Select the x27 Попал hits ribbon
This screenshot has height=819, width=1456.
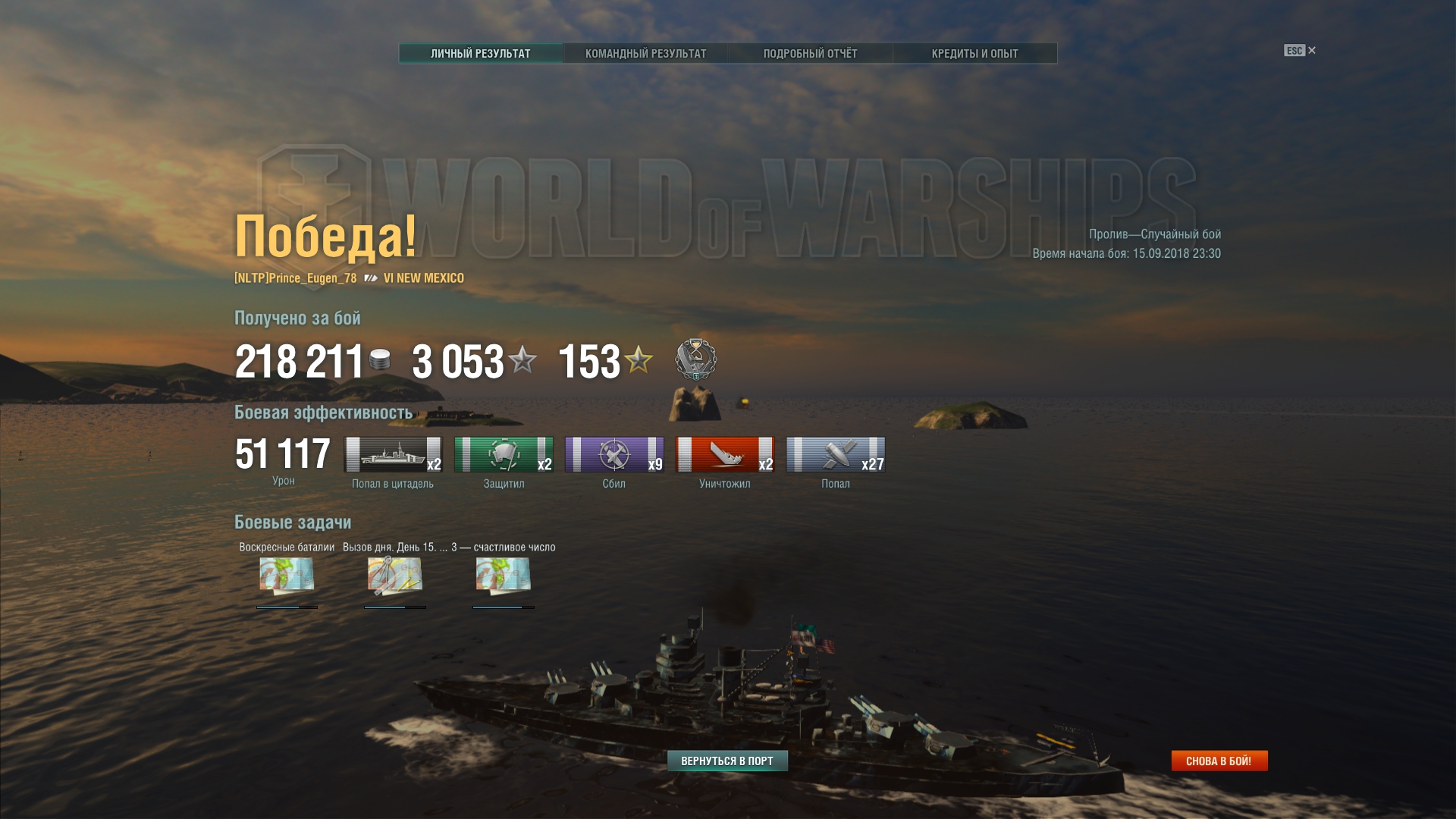point(836,454)
